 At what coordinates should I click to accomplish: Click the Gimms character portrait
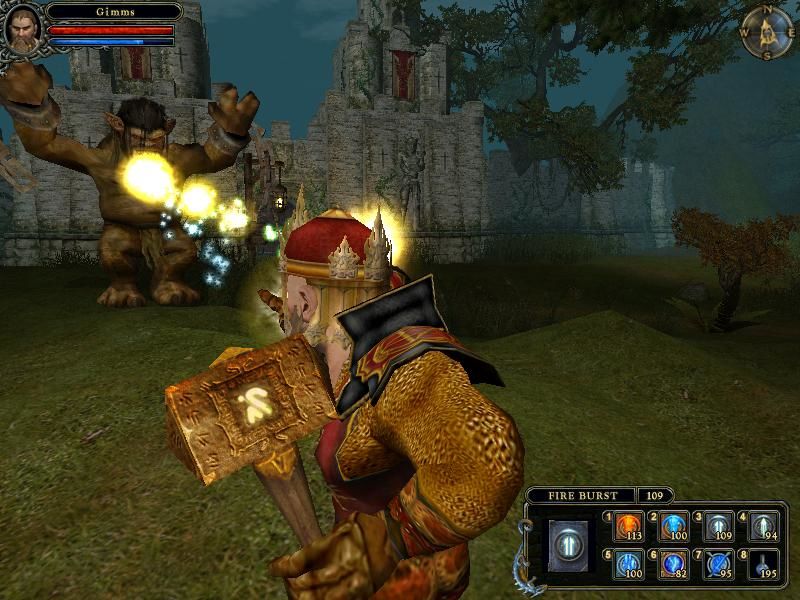(x=22, y=28)
